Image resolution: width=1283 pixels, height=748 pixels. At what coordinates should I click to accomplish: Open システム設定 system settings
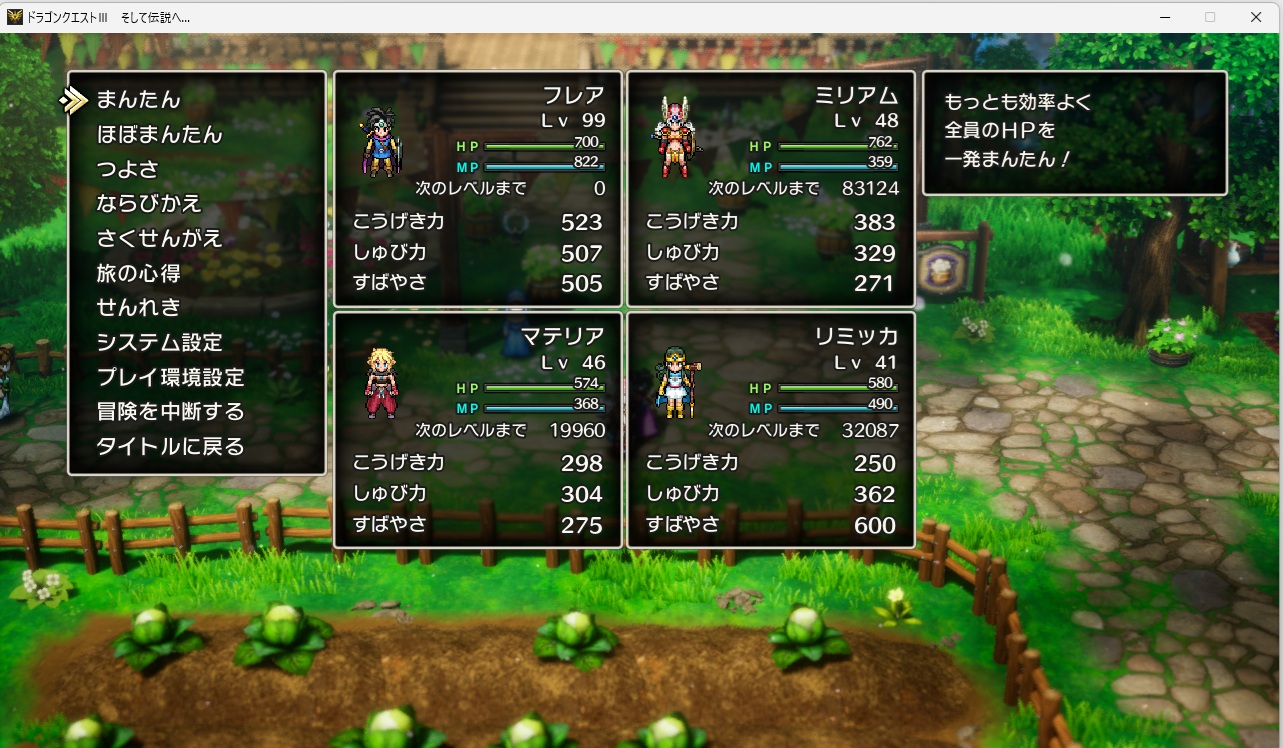tap(159, 343)
